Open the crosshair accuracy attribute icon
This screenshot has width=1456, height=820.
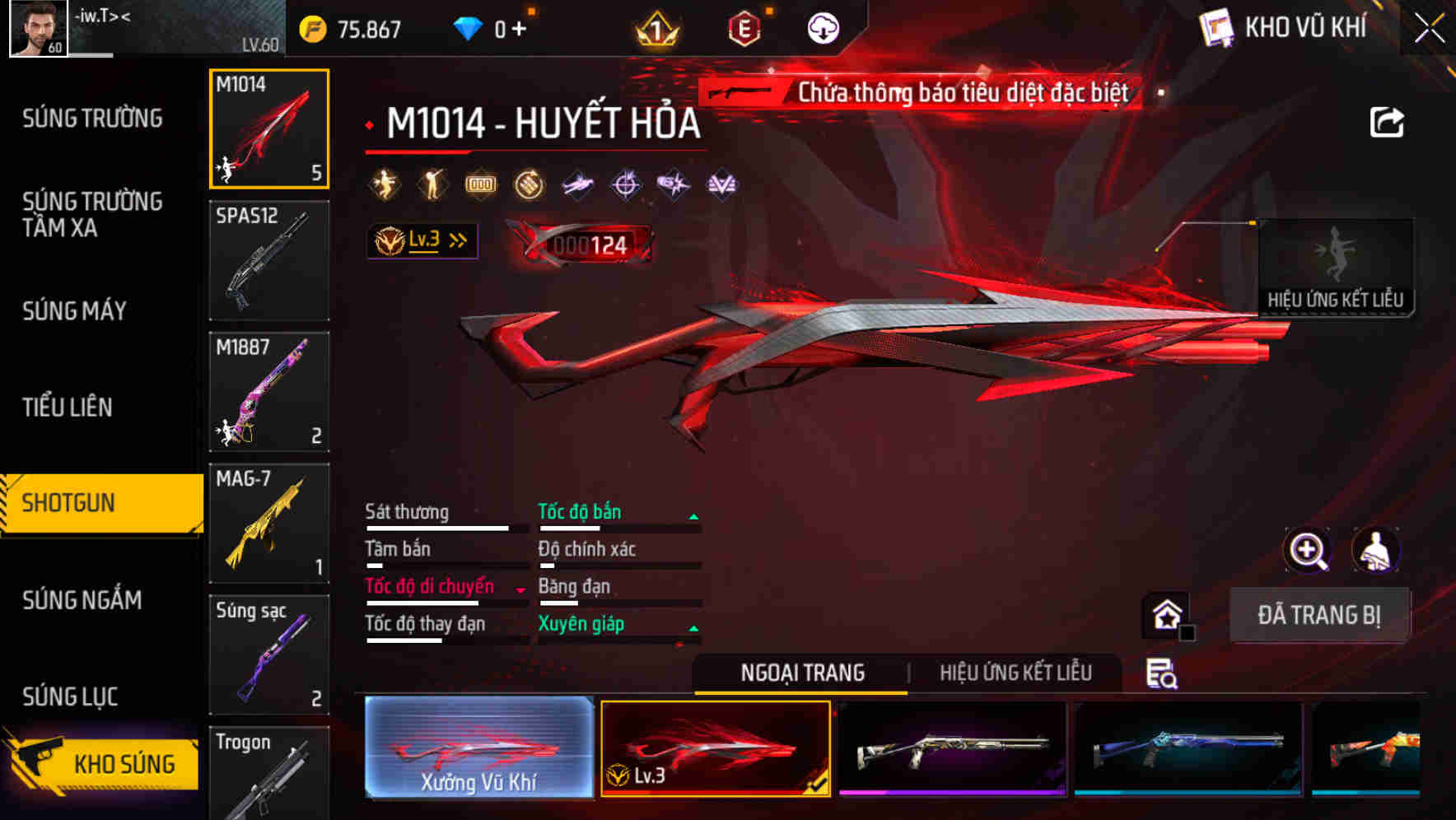(x=625, y=185)
